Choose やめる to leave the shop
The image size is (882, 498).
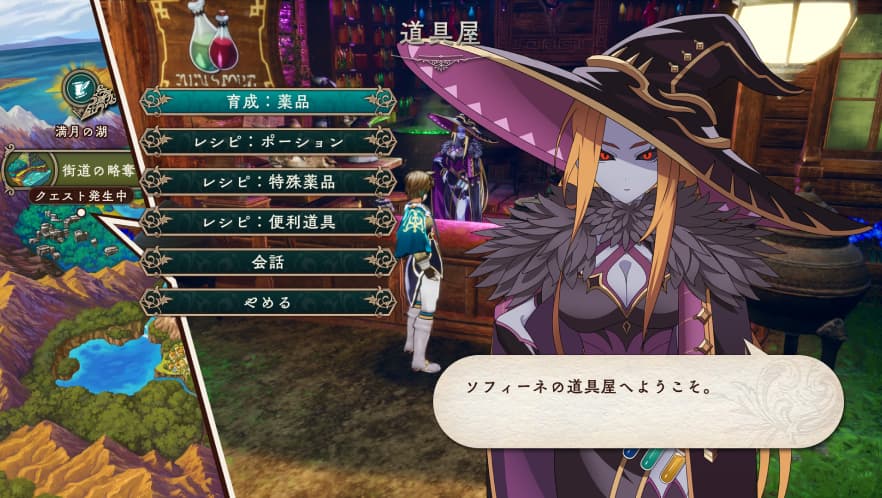(268, 301)
